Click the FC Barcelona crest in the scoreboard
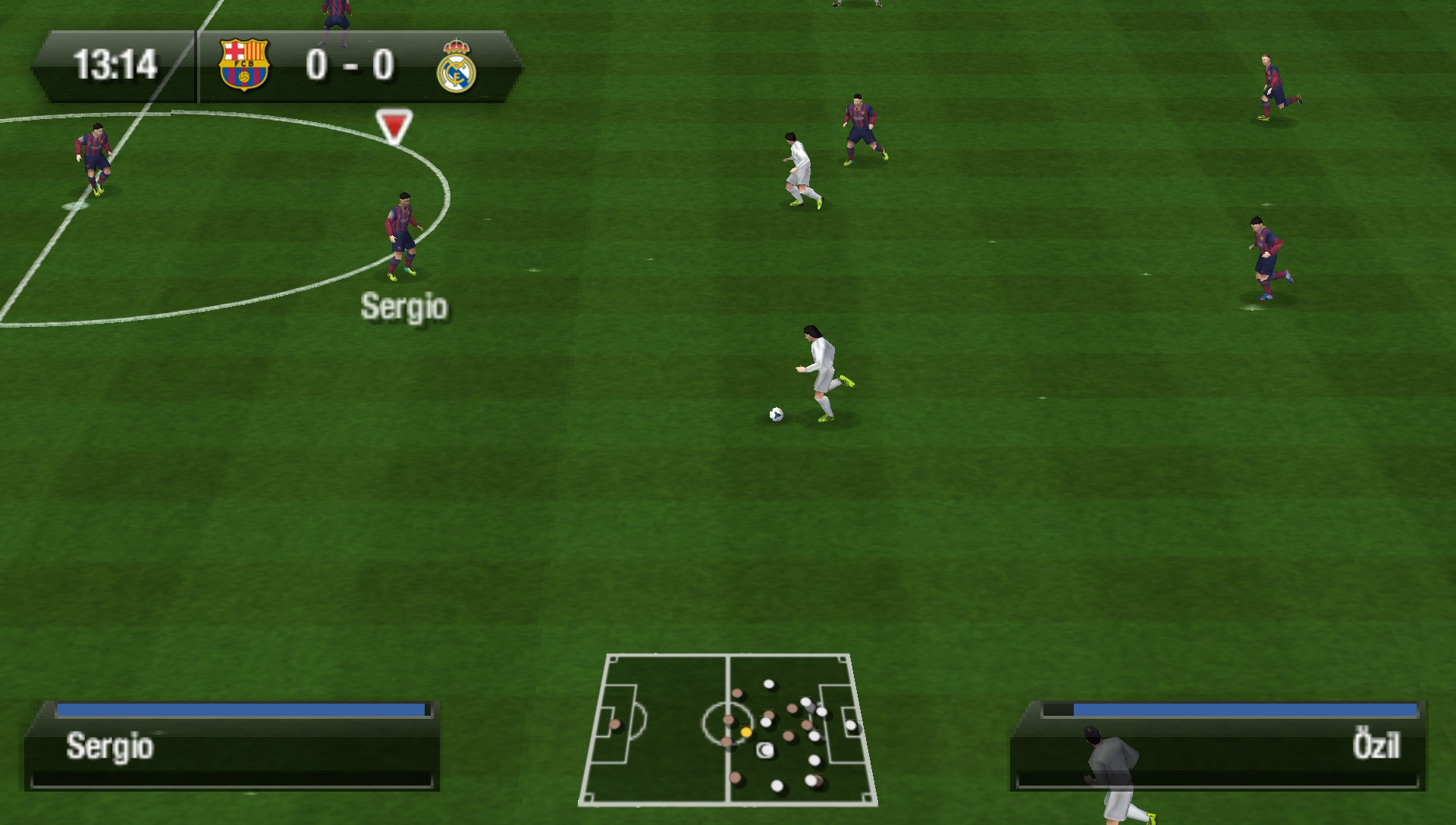The height and width of the screenshot is (825, 1456). [x=243, y=64]
